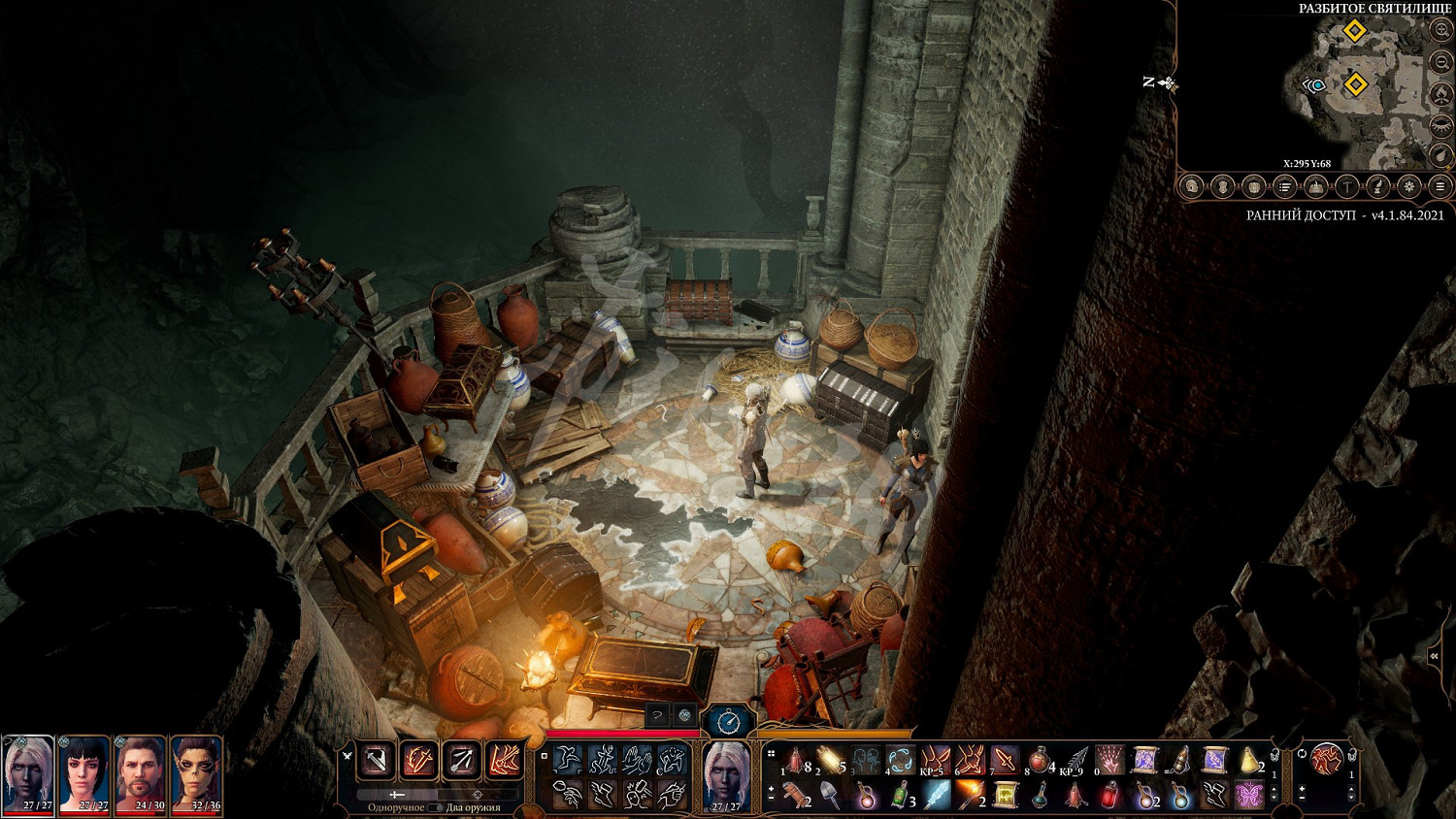Viewport: 1456px width, 819px height.
Task: Use the red potion in hotbar slot 8
Action: [x=1039, y=760]
